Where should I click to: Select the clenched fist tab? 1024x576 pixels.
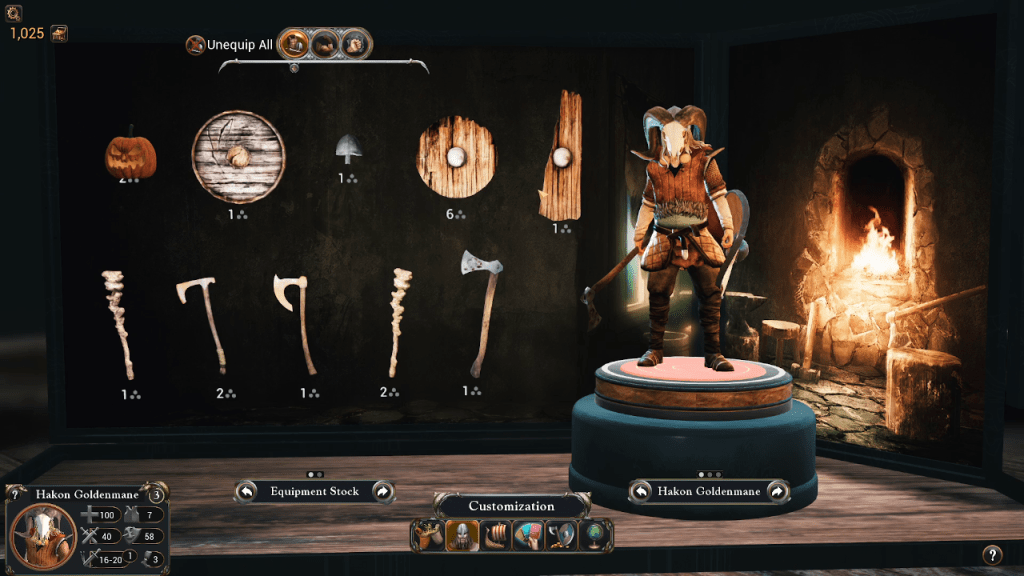(355, 44)
